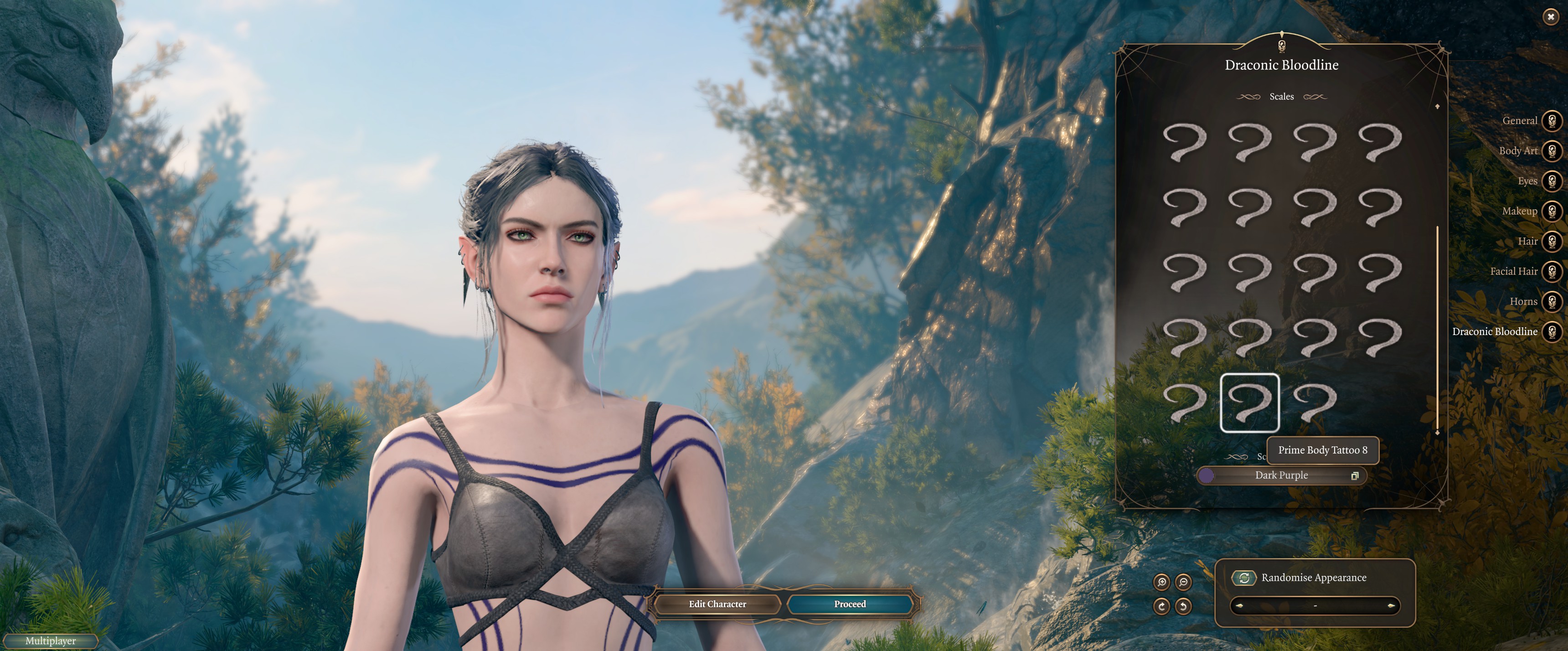Open the Multiplayer panel
This screenshot has width=1568, height=651.
[x=51, y=641]
